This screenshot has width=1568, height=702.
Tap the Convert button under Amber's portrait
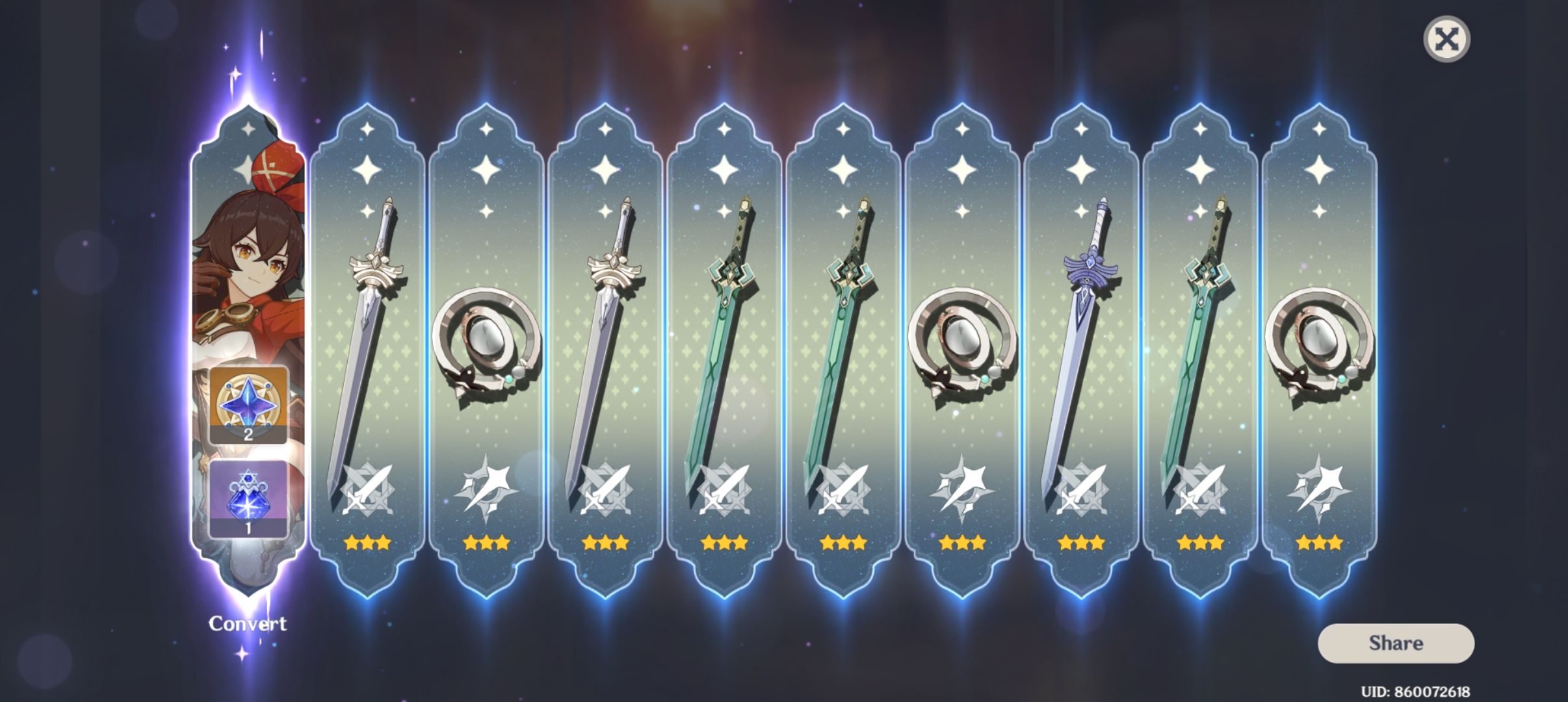[x=249, y=623]
